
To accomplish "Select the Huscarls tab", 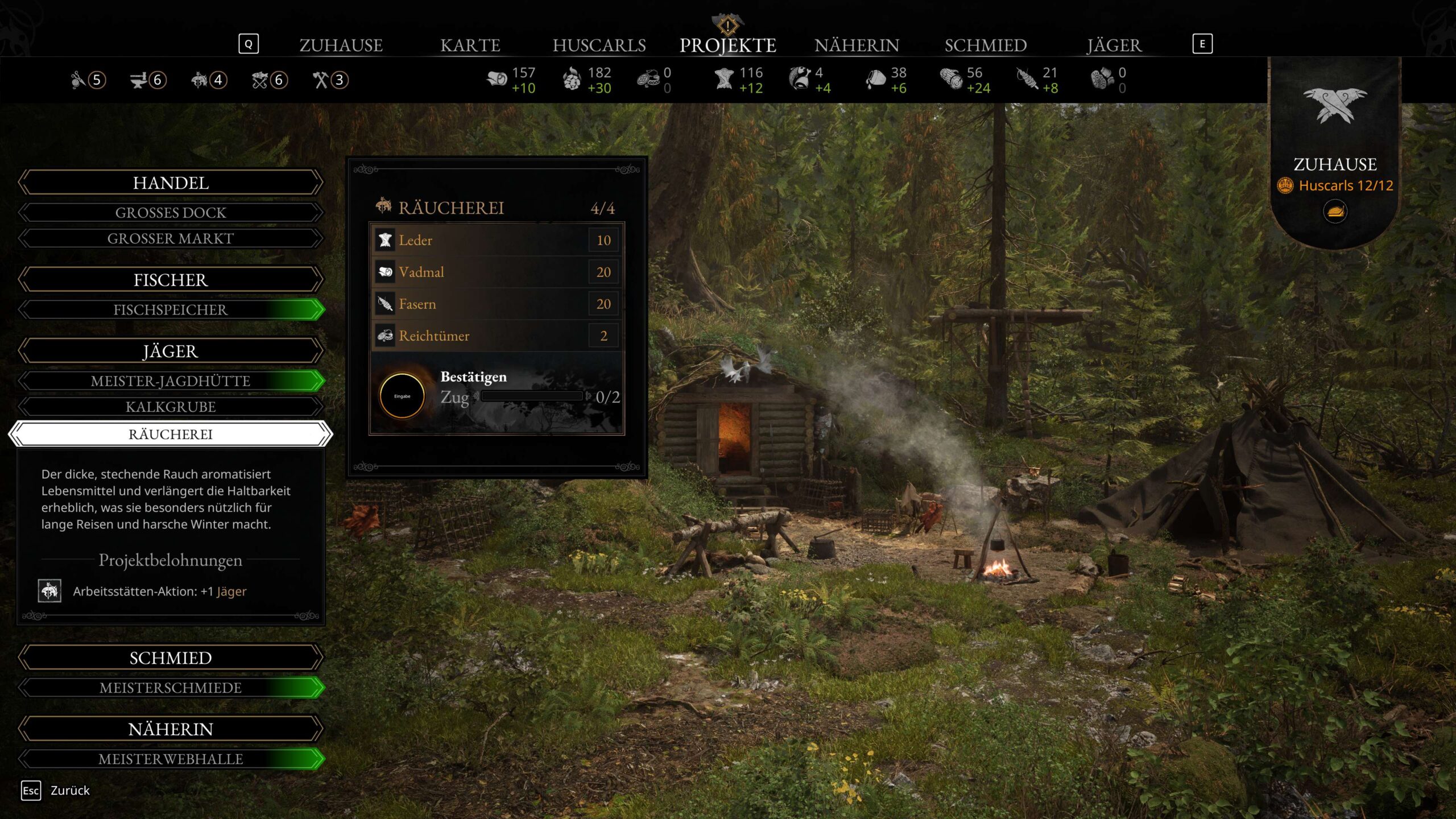I will tap(599, 45).
